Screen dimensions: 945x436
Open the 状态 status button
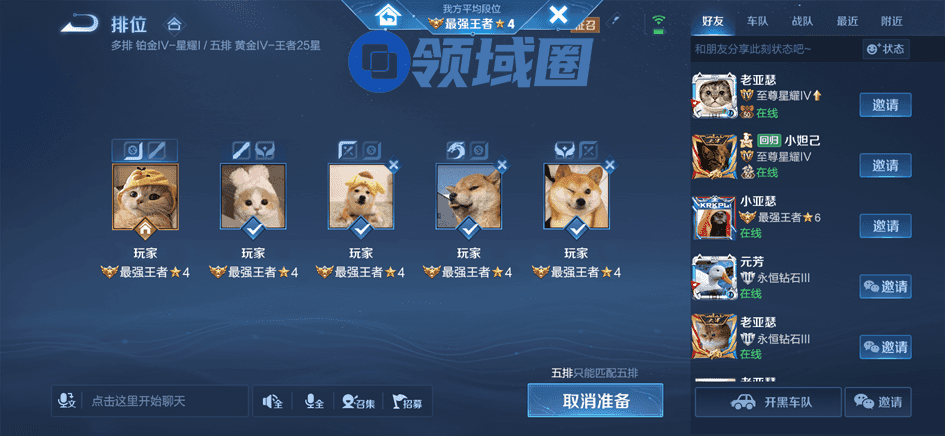(x=885, y=49)
